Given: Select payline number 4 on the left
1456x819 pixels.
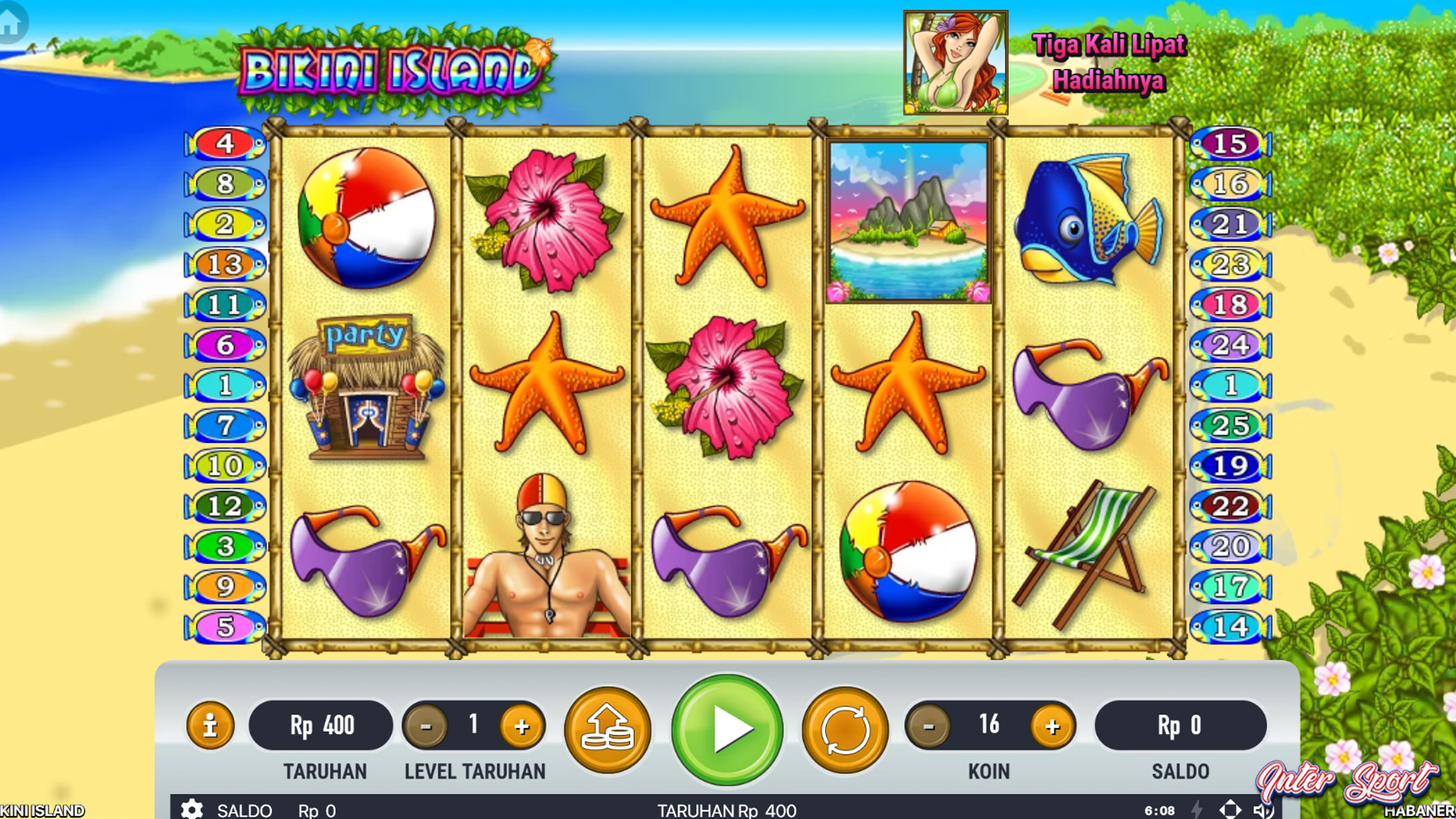Looking at the screenshot, I should point(224,143).
